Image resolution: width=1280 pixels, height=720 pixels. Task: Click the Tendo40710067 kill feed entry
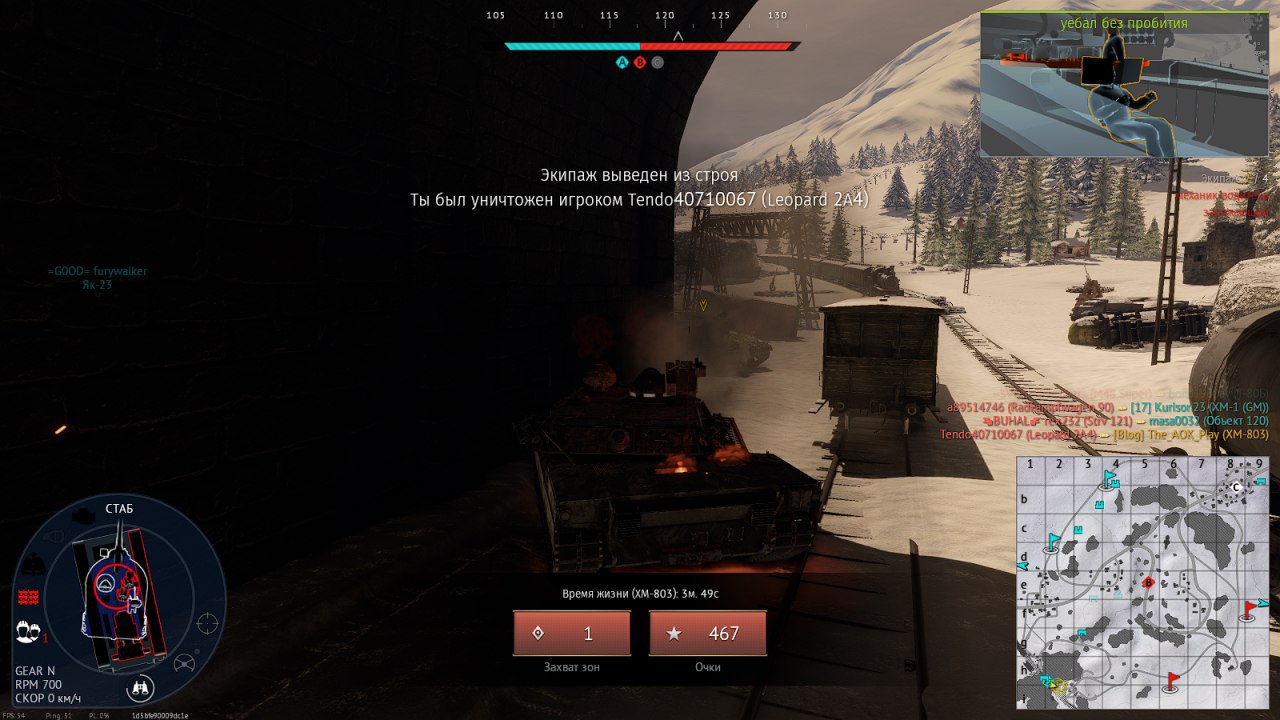pyautogui.click(x=1104, y=434)
